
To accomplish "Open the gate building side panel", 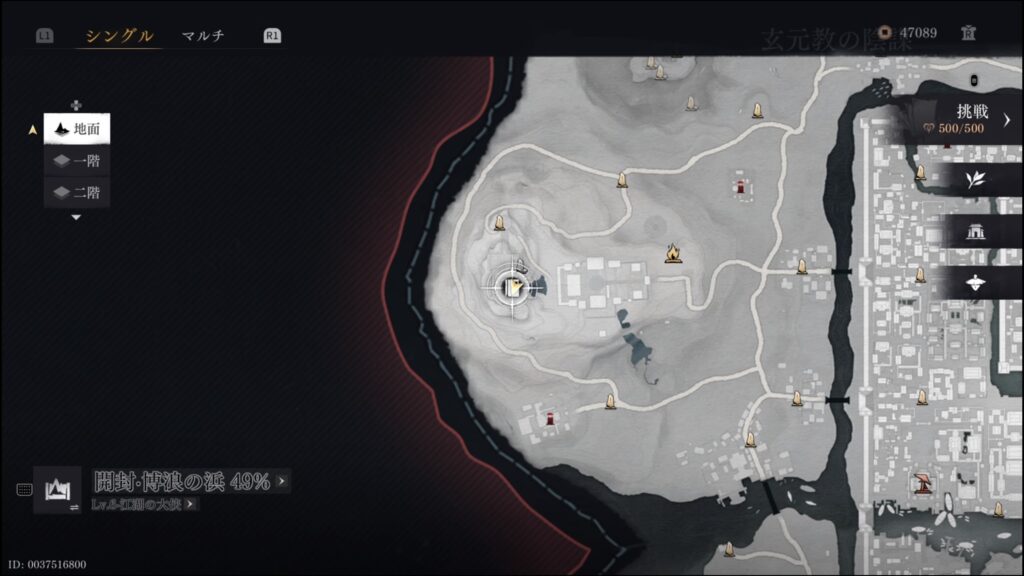I will click(973, 232).
